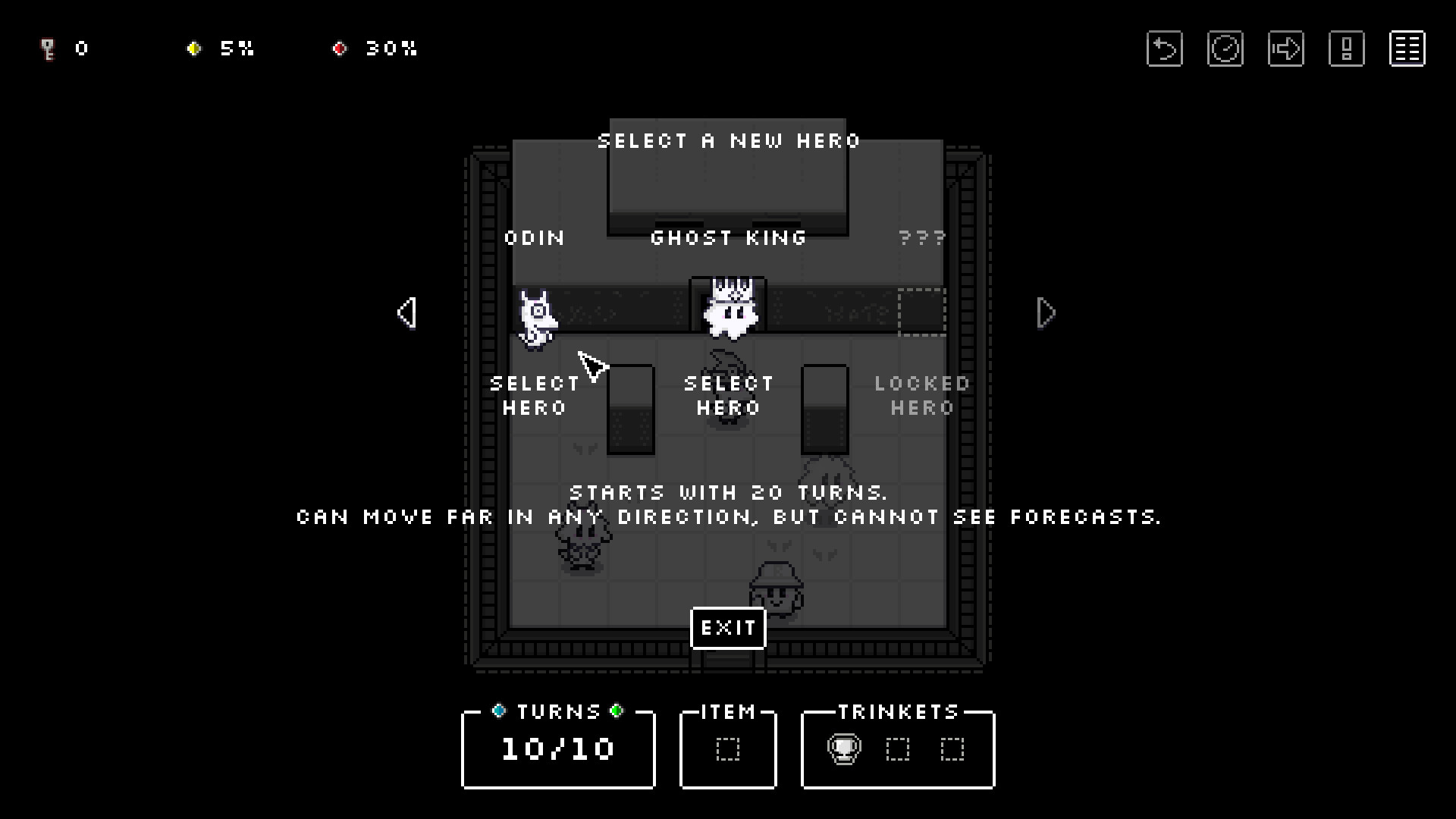Select the trophy trinket slot
1456x819 pixels.
point(843,749)
